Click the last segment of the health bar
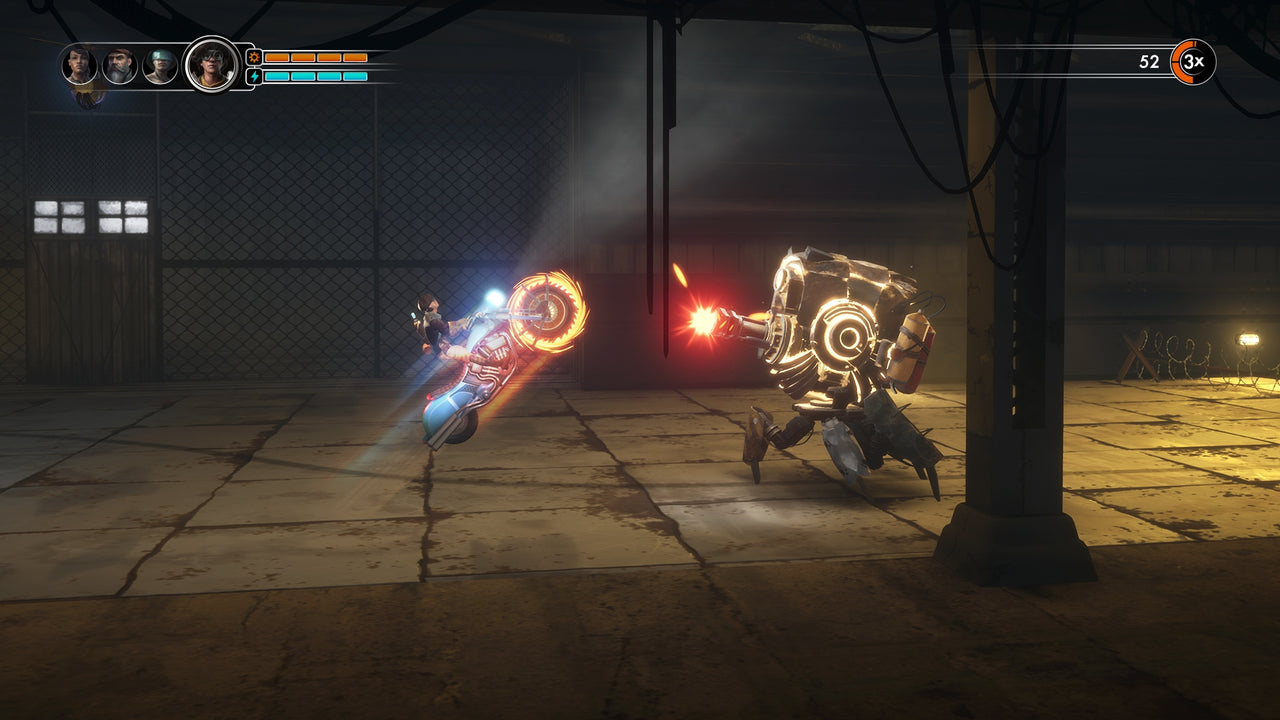1280x720 pixels. (x=354, y=57)
